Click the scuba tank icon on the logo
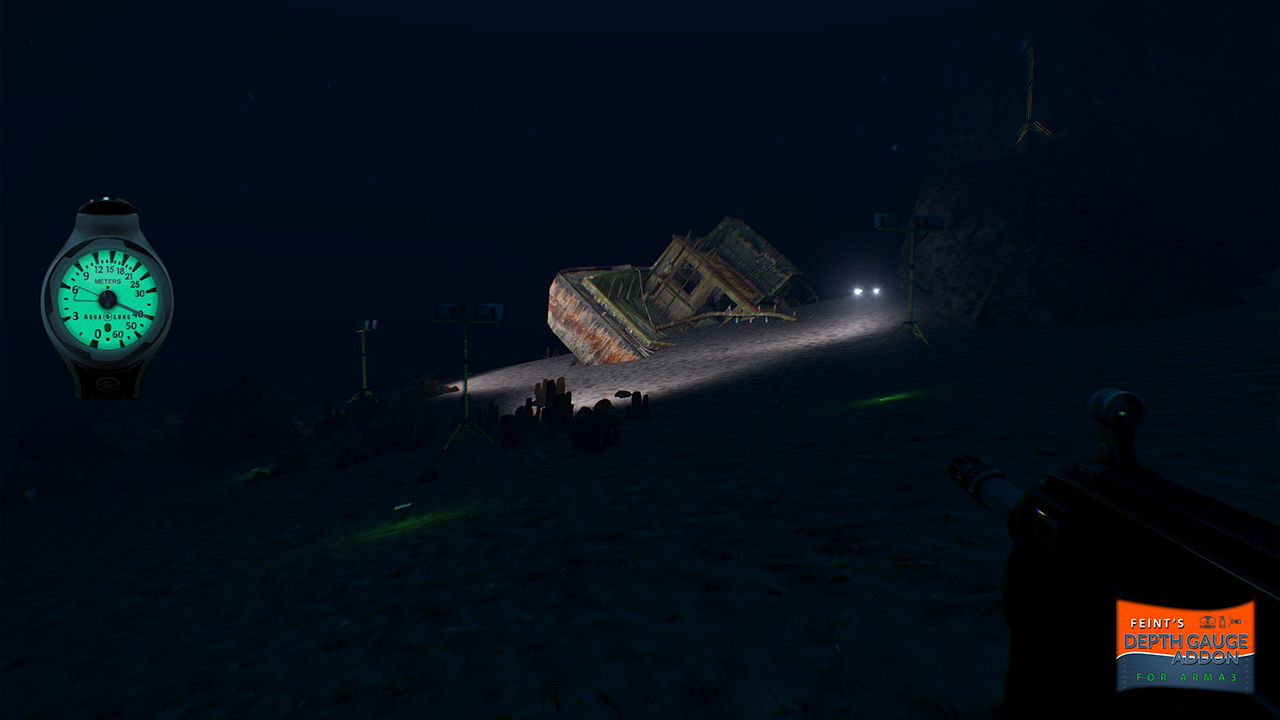Viewport: 1280px width, 720px height. (1222, 622)
